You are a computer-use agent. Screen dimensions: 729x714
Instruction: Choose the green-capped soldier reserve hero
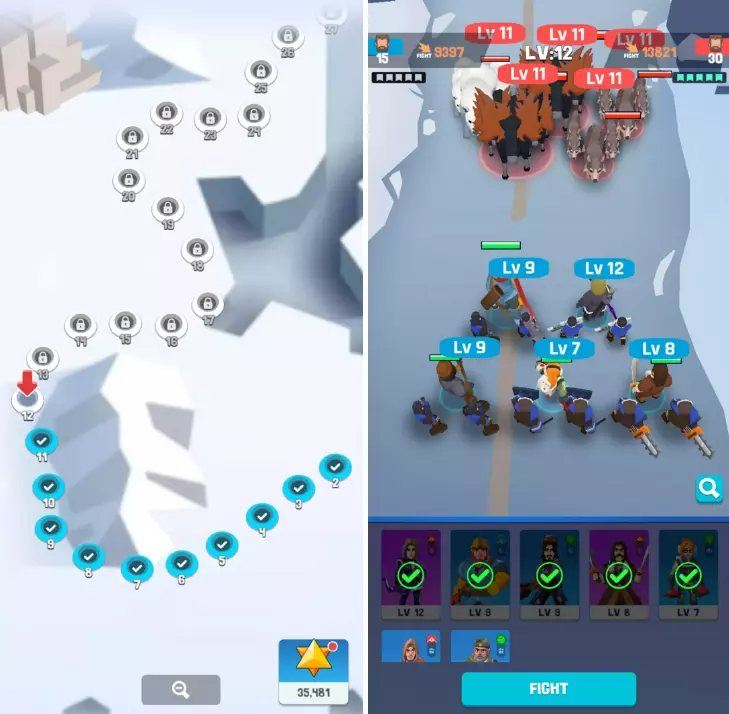[x=480, y=646]
